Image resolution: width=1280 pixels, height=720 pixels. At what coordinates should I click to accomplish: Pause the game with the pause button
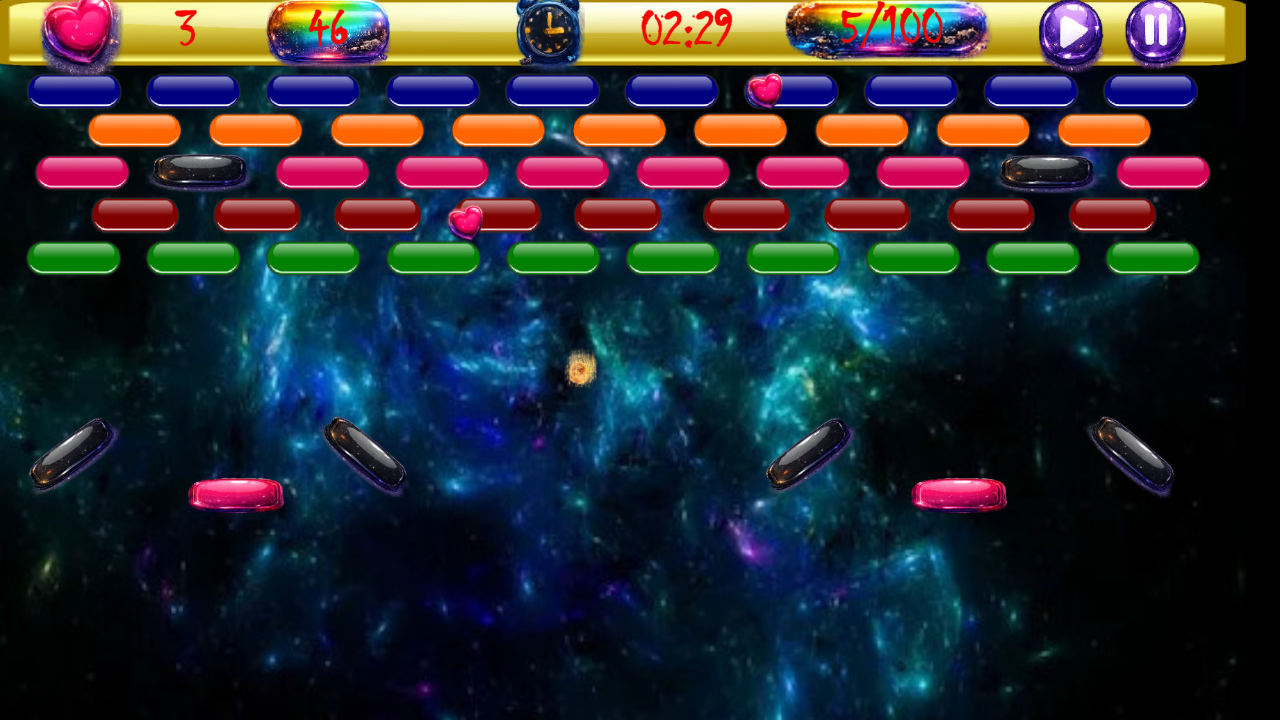1153,32
